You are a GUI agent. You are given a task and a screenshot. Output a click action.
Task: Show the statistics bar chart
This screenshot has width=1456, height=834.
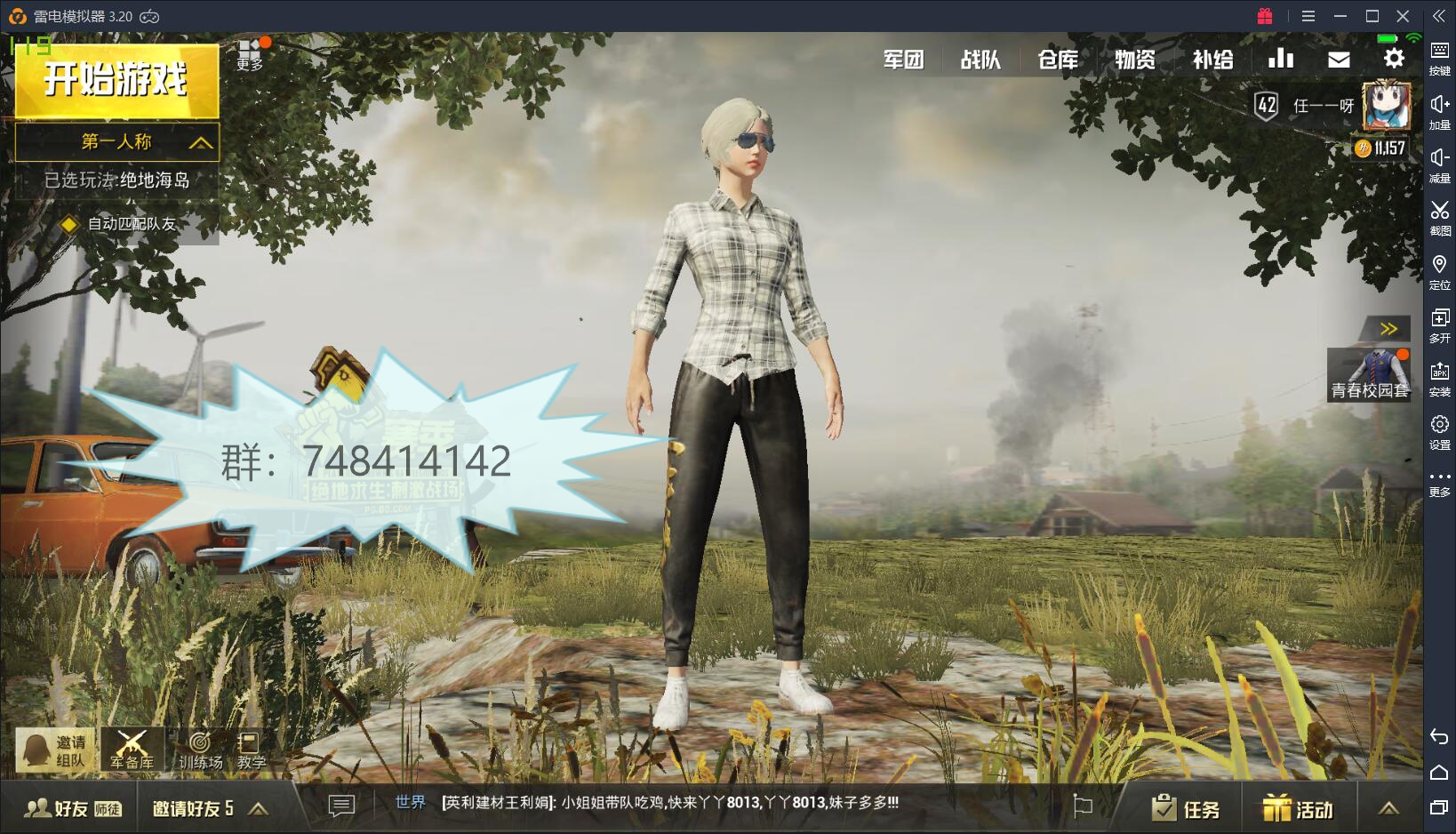click(1281, 59)
